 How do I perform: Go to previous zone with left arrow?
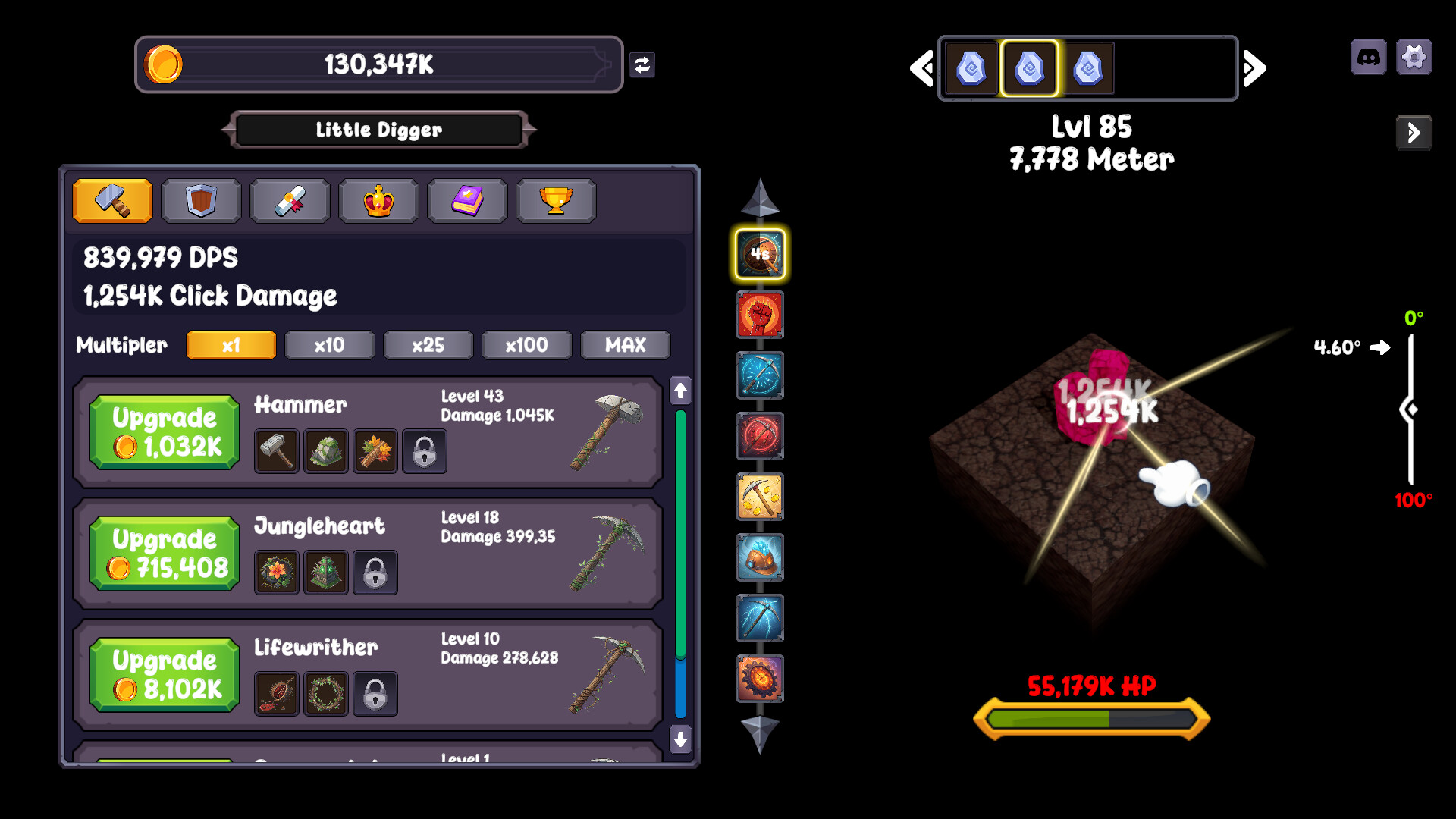(920, 67)
